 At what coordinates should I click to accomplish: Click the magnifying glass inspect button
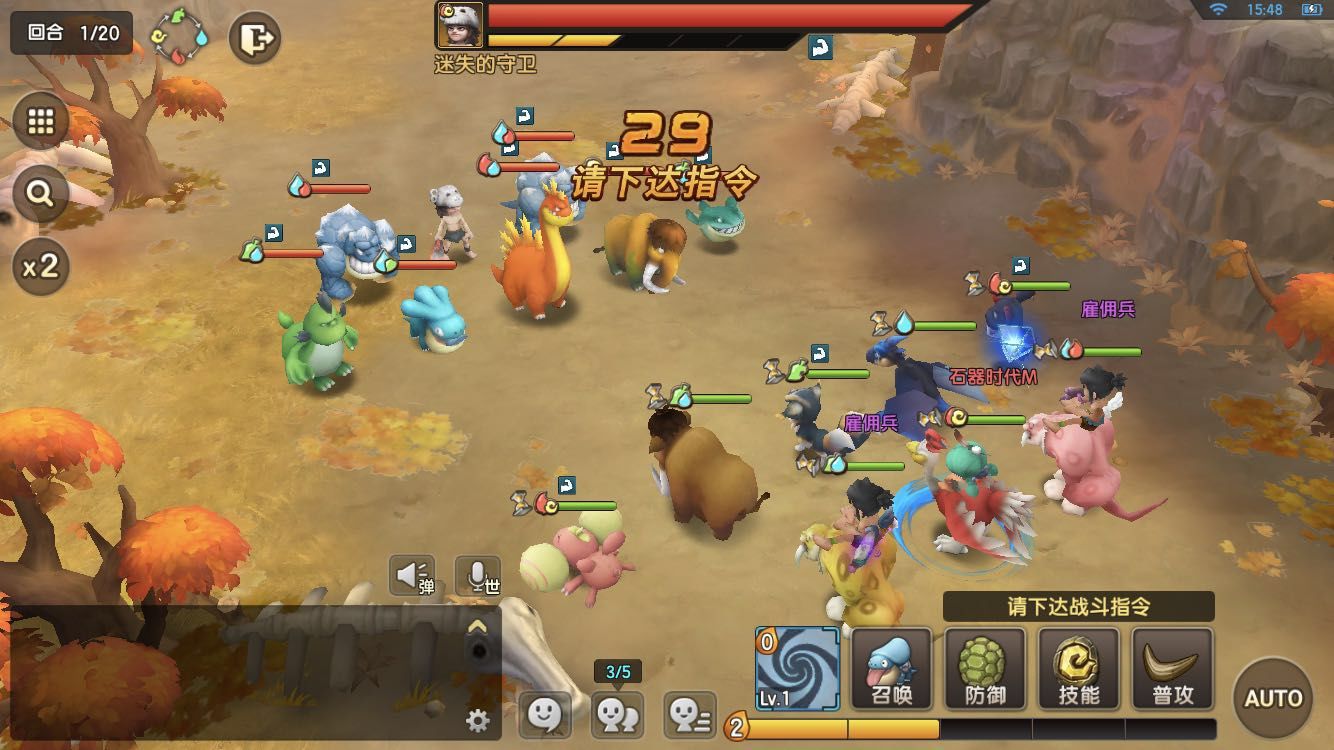coord(40,193)
